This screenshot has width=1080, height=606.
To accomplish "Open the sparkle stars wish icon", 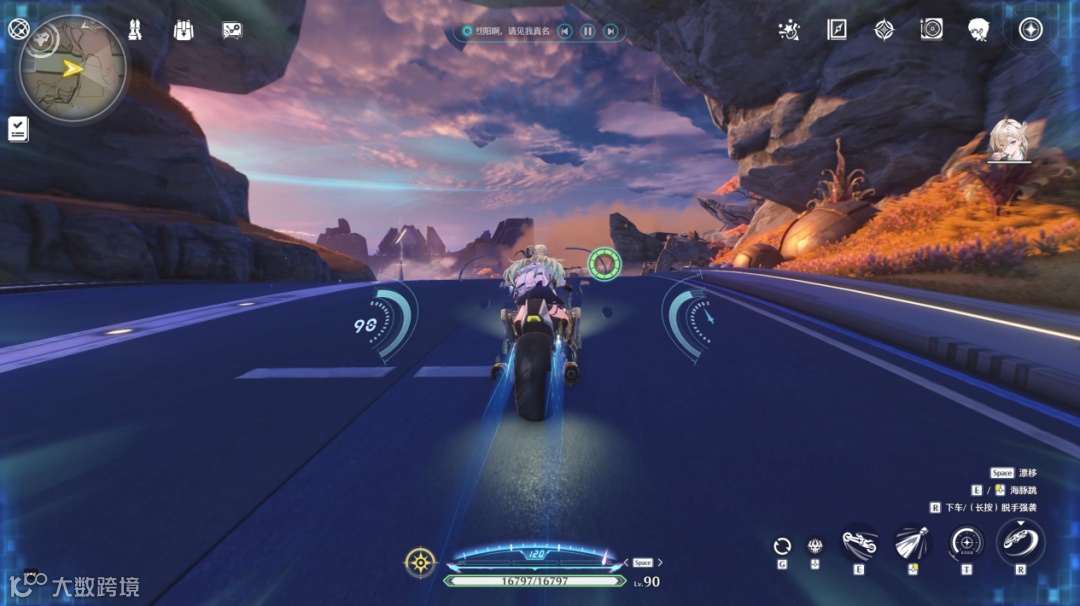I will tap(789, 30).
